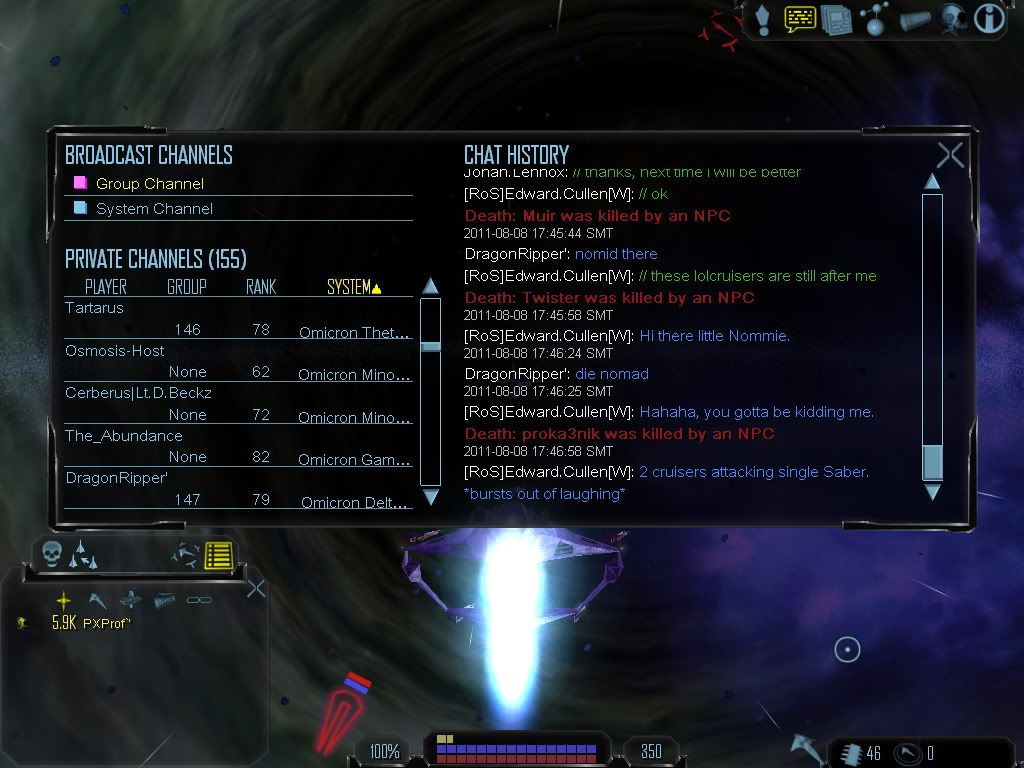The height and width of the screenshot is (768, 1024).
Task: Click the player list scroll-down arrow
Action: point(431,496)
